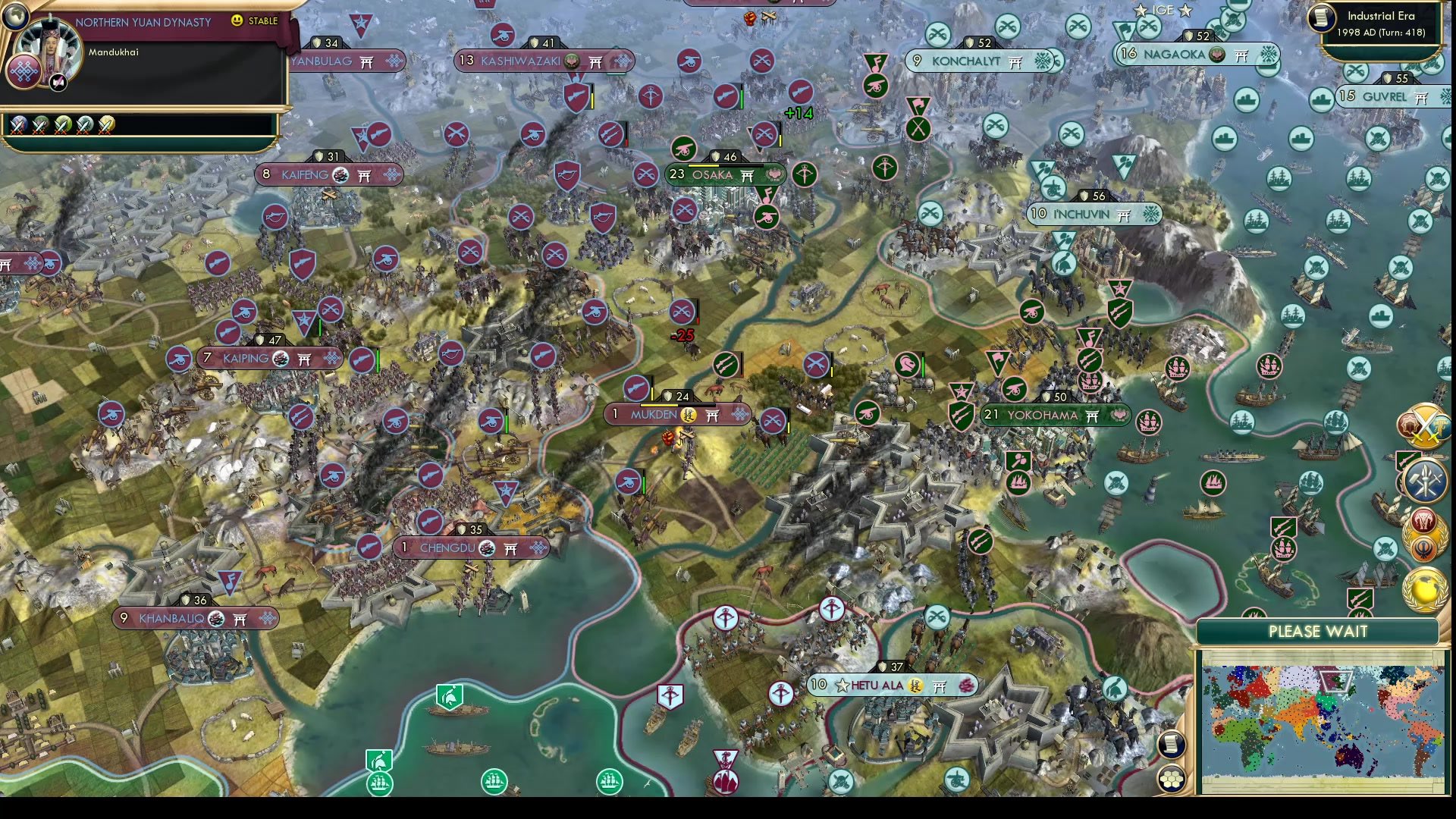Click the puppet icon on Mukden's city banner
This screenshot has width=1456, height=819.
click(689, 415)
